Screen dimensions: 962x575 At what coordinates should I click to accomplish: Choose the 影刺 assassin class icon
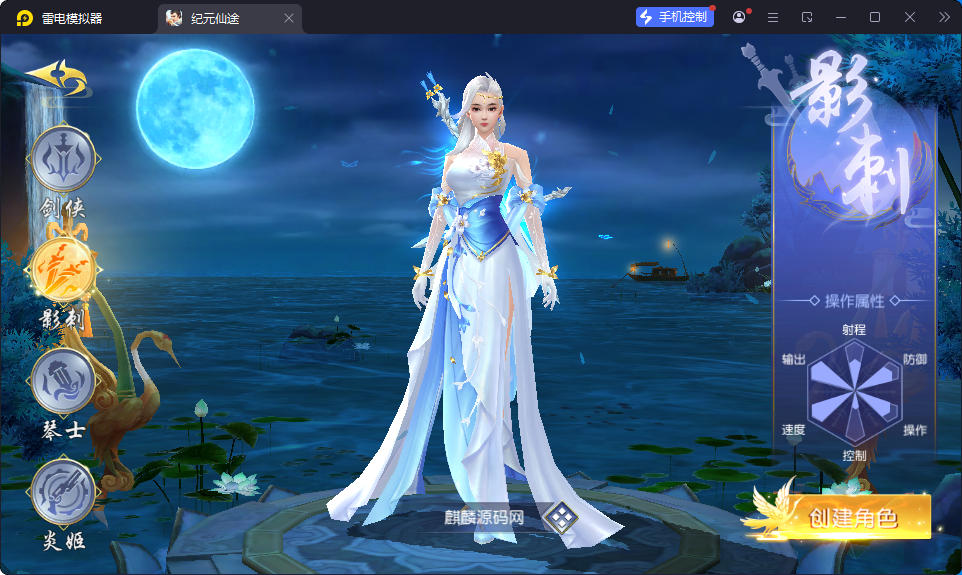pos(63,269)
